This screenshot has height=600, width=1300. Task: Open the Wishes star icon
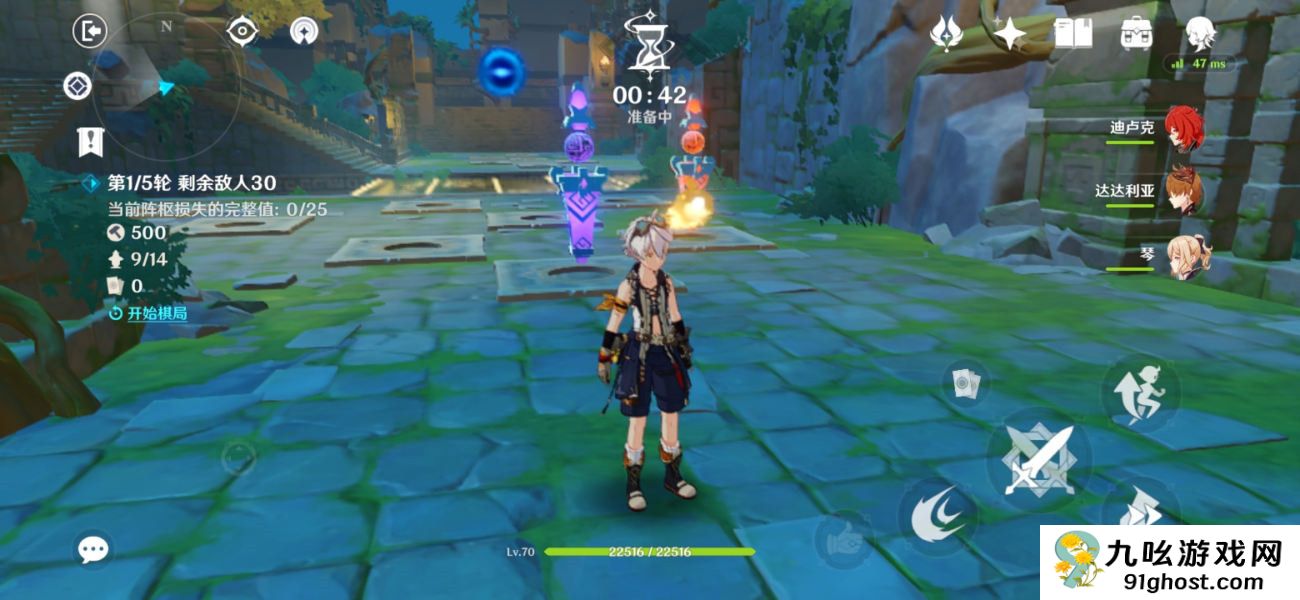946,34
